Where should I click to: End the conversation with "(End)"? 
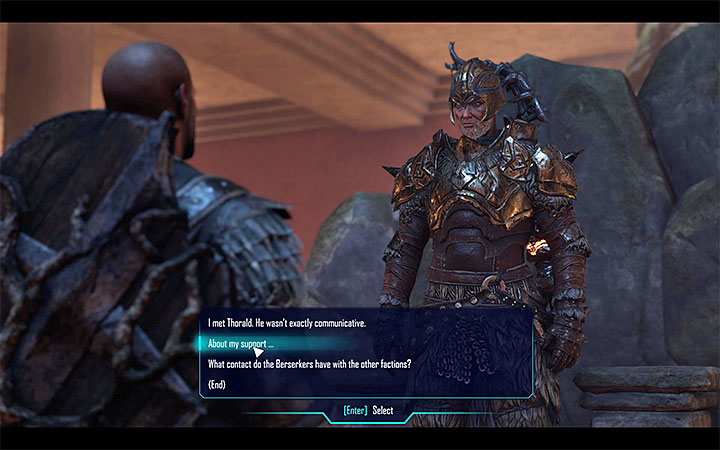(x=217, y=384)
